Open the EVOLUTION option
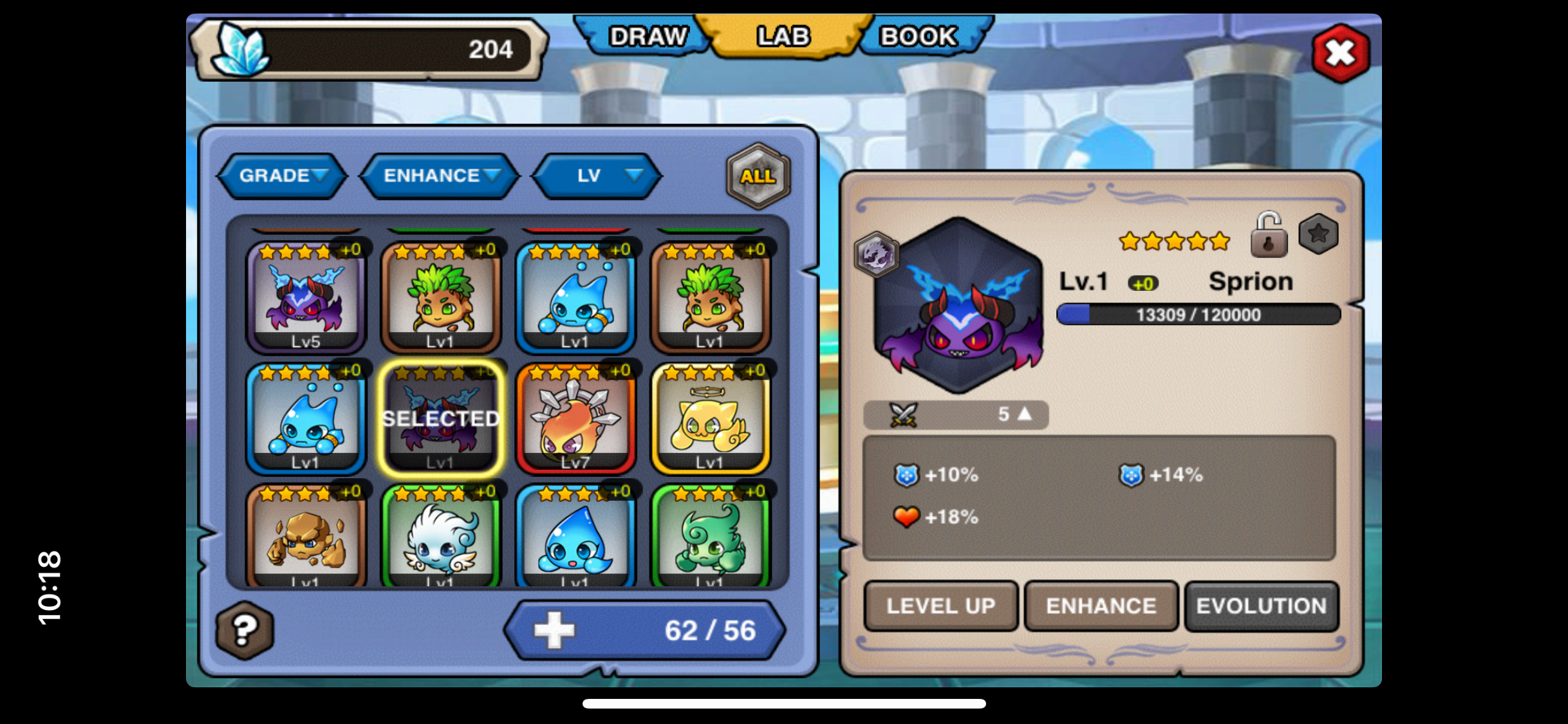Screen dimensions: 1568x724 tap(1261, 606)
